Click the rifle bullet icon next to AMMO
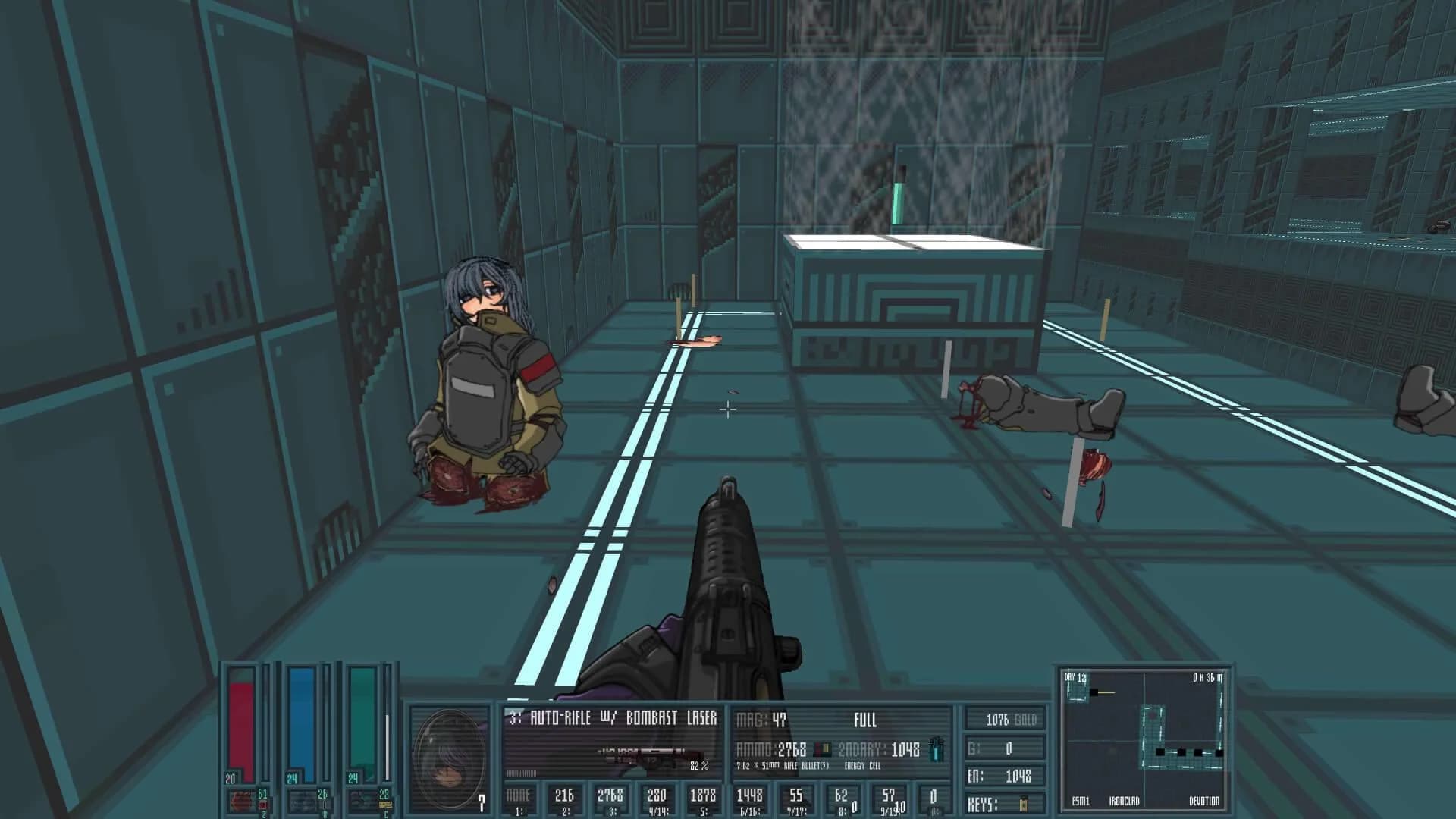 coord(823,749)
